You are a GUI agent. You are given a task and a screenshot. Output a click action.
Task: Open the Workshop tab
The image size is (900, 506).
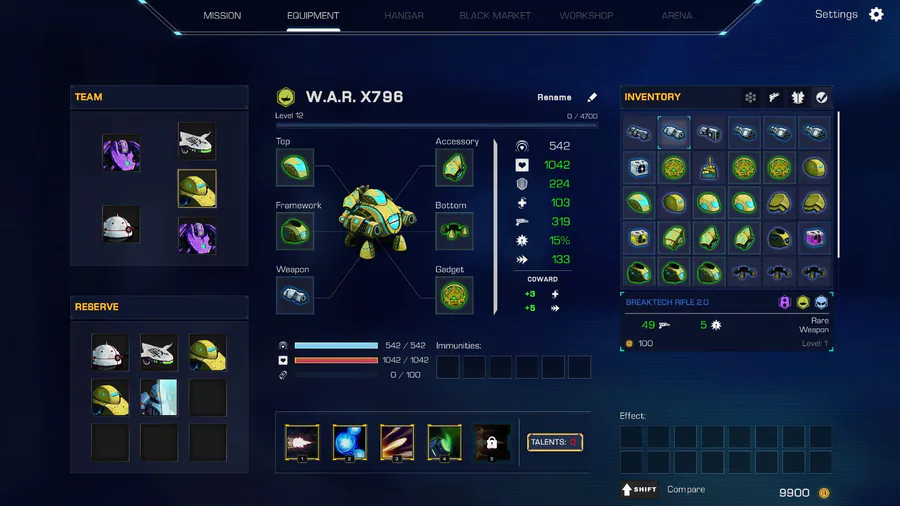tap(586, 16)
